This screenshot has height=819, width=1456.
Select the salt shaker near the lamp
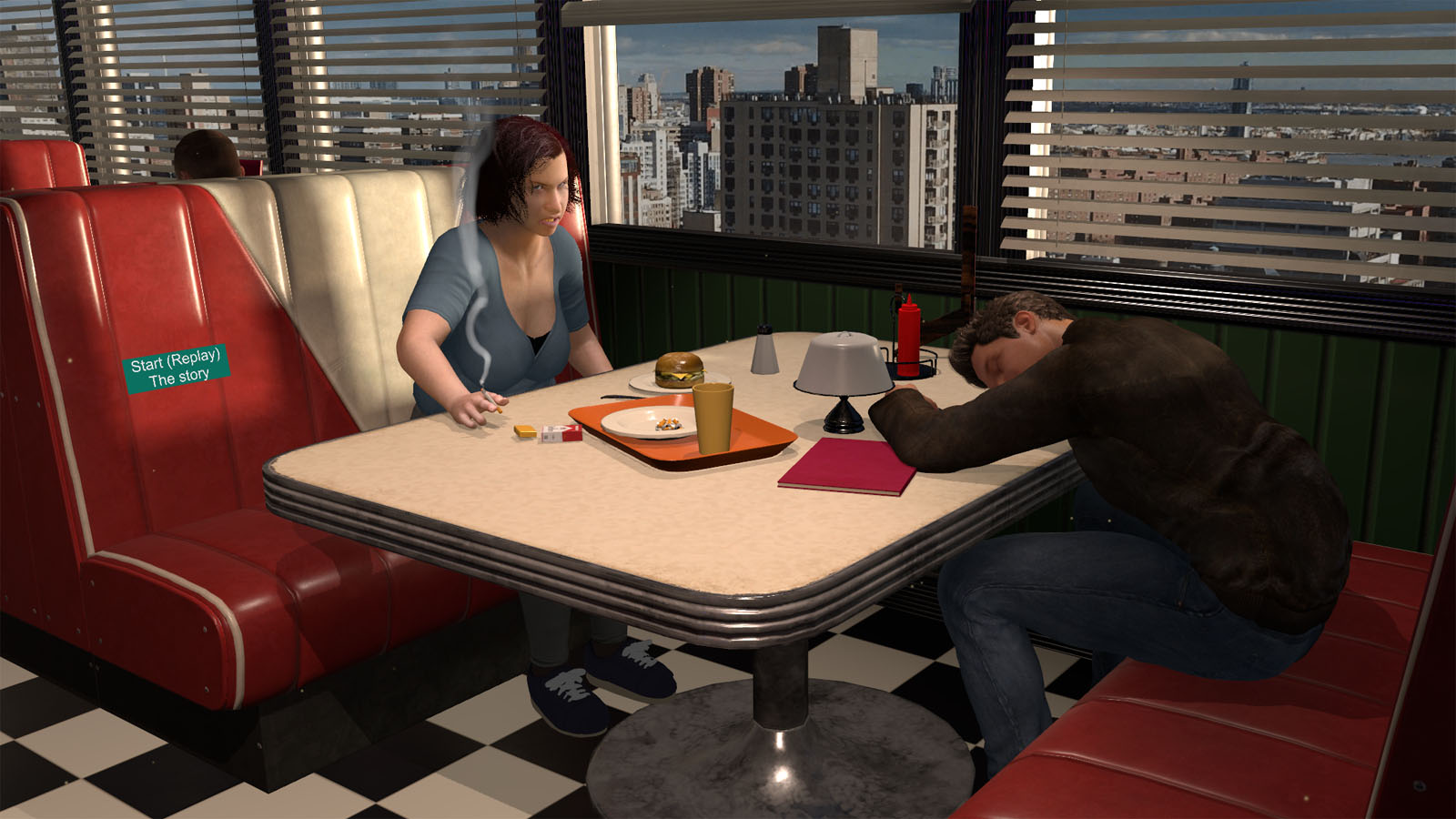tap(763, 355)
